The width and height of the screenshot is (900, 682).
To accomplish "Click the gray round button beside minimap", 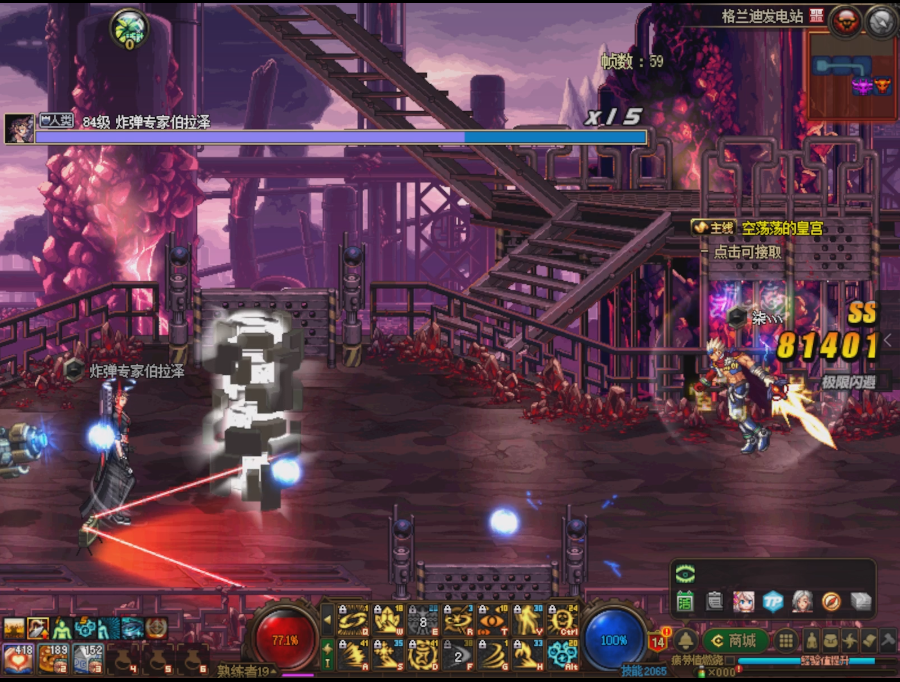I will [880, 20].
